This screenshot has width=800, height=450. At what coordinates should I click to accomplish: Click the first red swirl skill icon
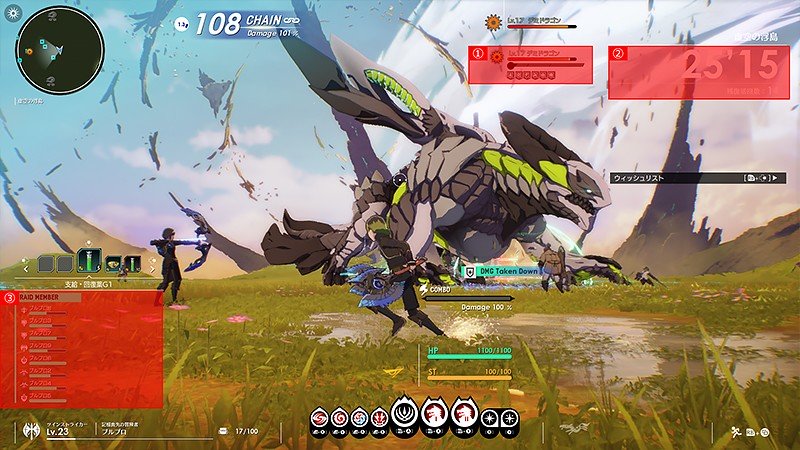click(x=320, y=417)
